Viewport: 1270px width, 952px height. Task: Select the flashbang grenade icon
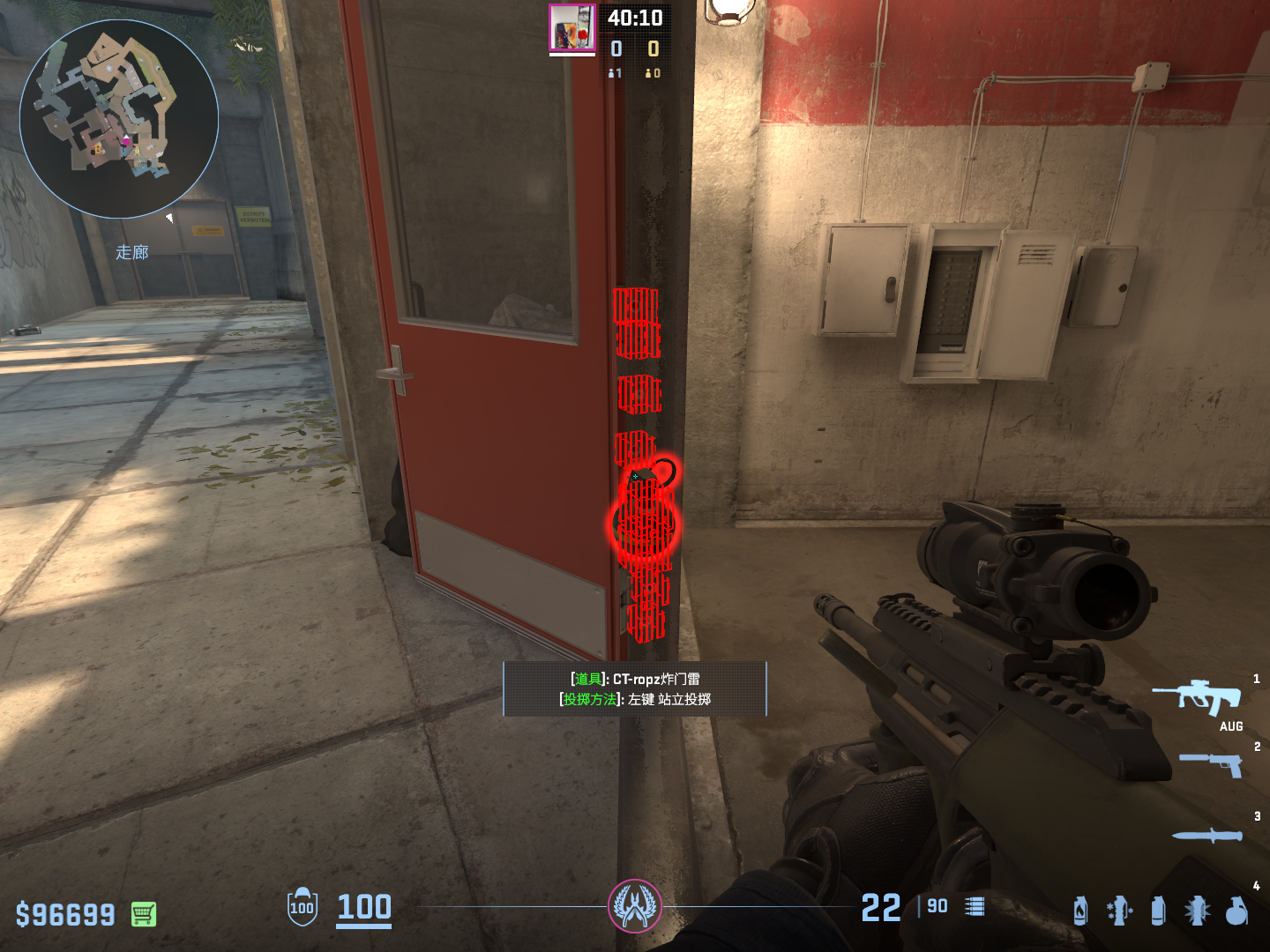click(1197, 911)
